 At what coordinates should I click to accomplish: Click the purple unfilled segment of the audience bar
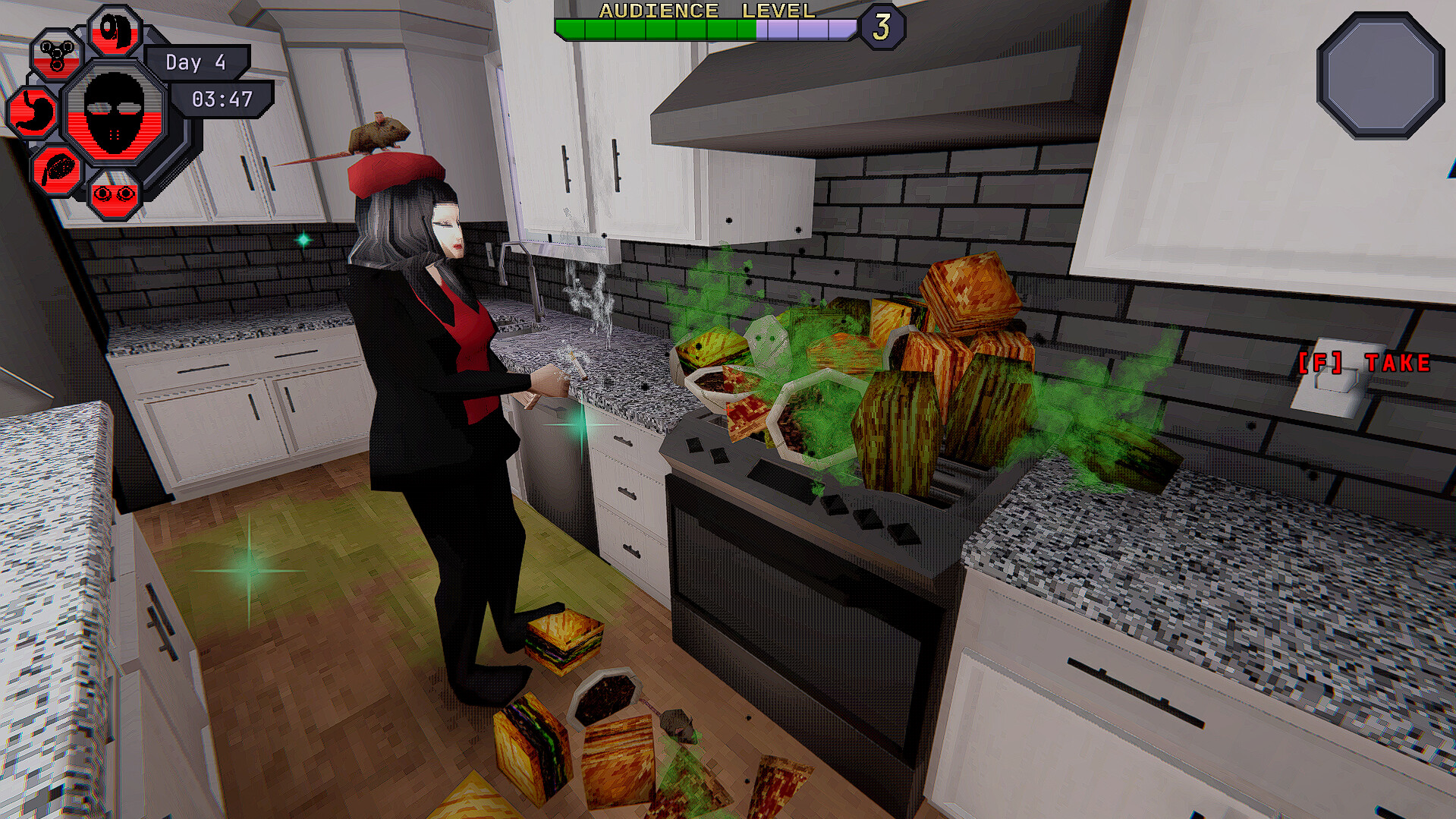pyautogui.click(x=804, y=30)
